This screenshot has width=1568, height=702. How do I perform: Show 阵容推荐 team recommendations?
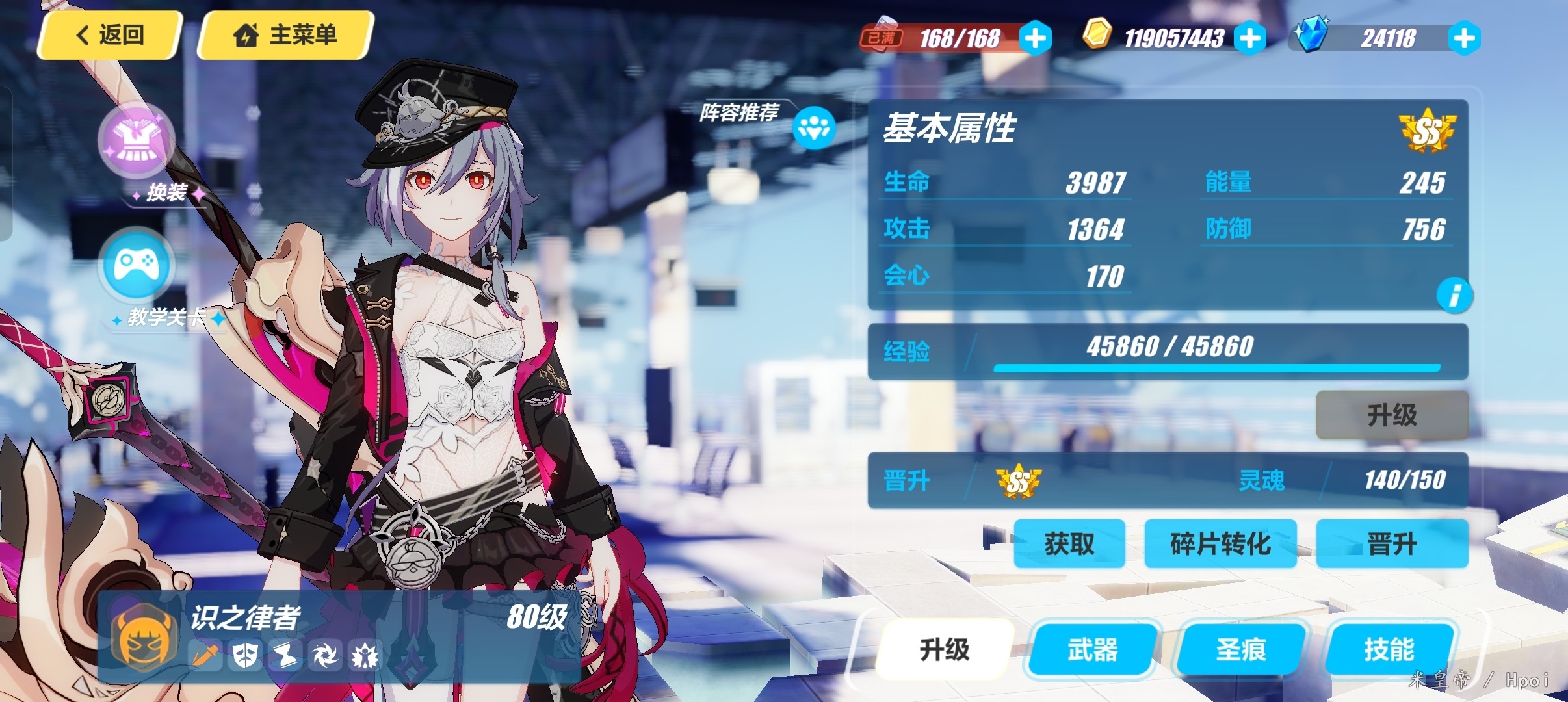click(x=814, y=127)
